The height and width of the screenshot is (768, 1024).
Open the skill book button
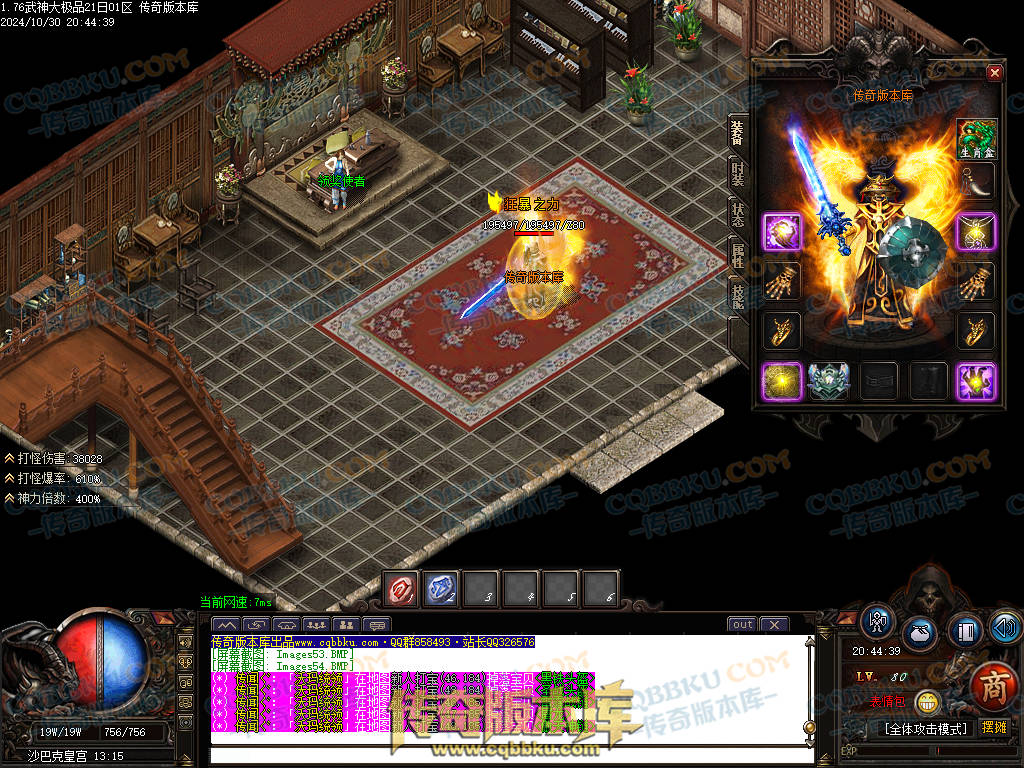pyautogui.click(x=964, y=632)
